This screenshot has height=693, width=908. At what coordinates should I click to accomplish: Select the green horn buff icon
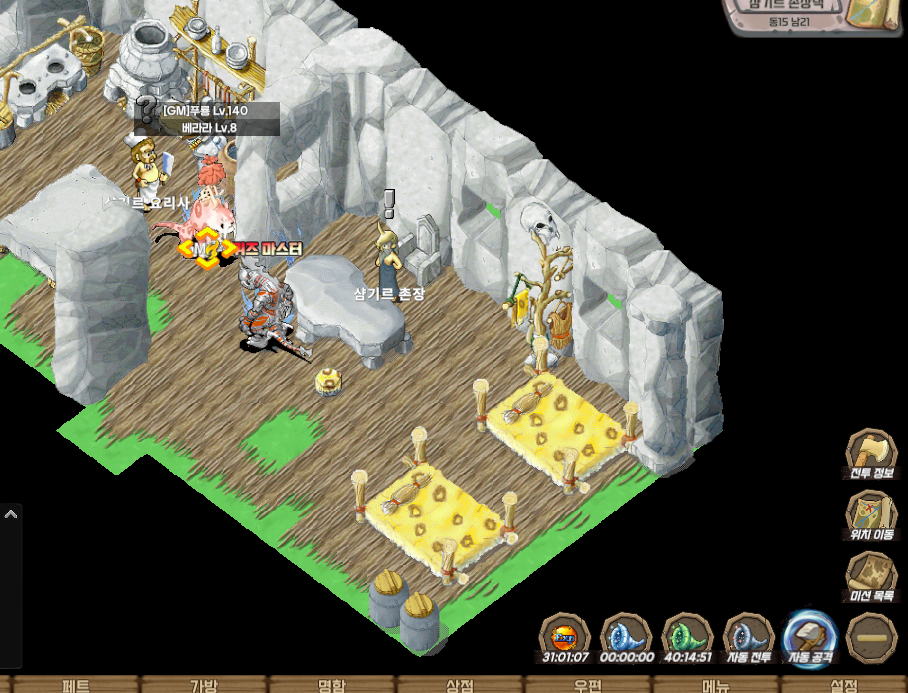[687, 636]
